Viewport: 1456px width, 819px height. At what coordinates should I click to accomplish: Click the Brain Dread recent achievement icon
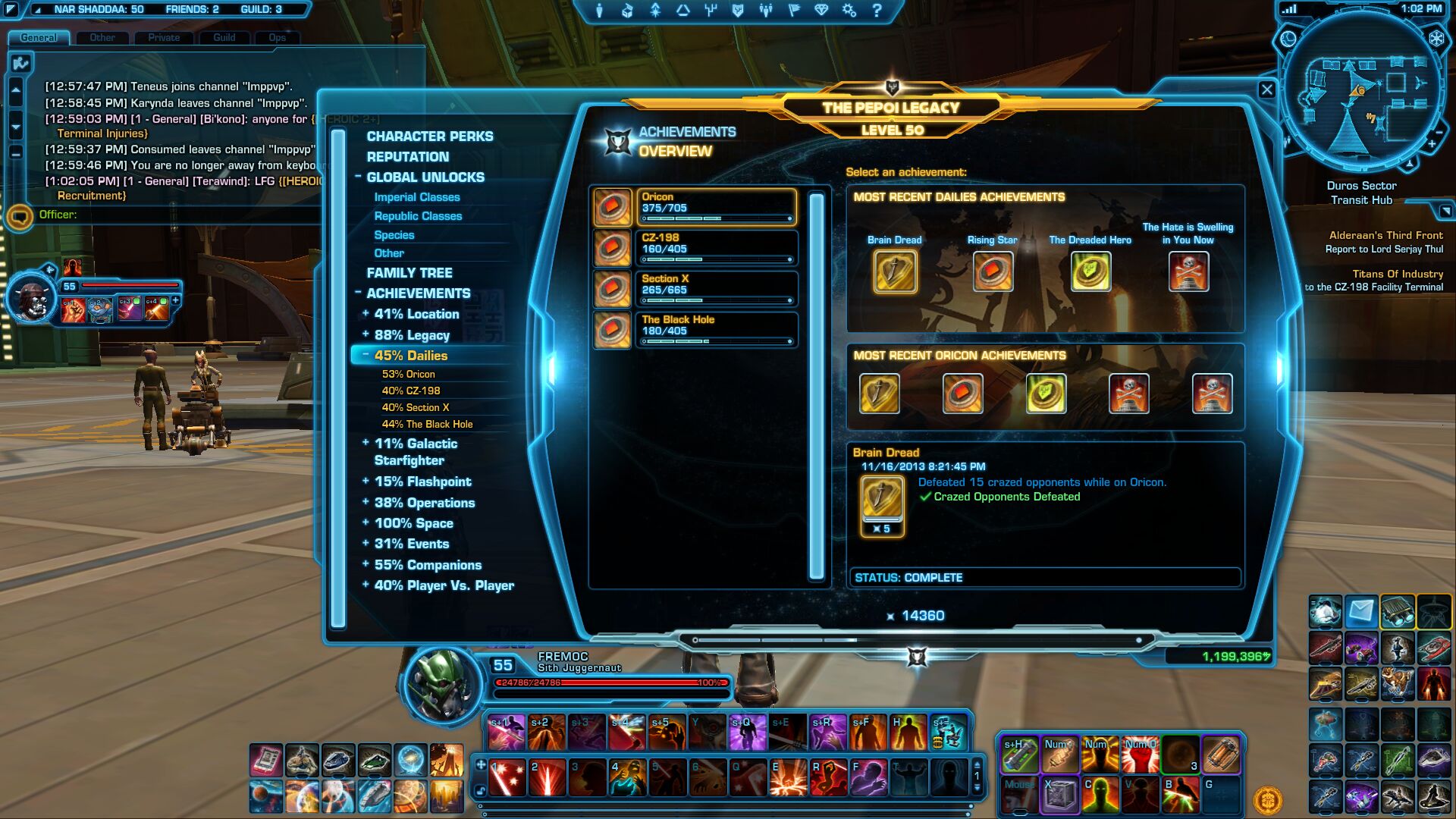[x=895, y=271]
